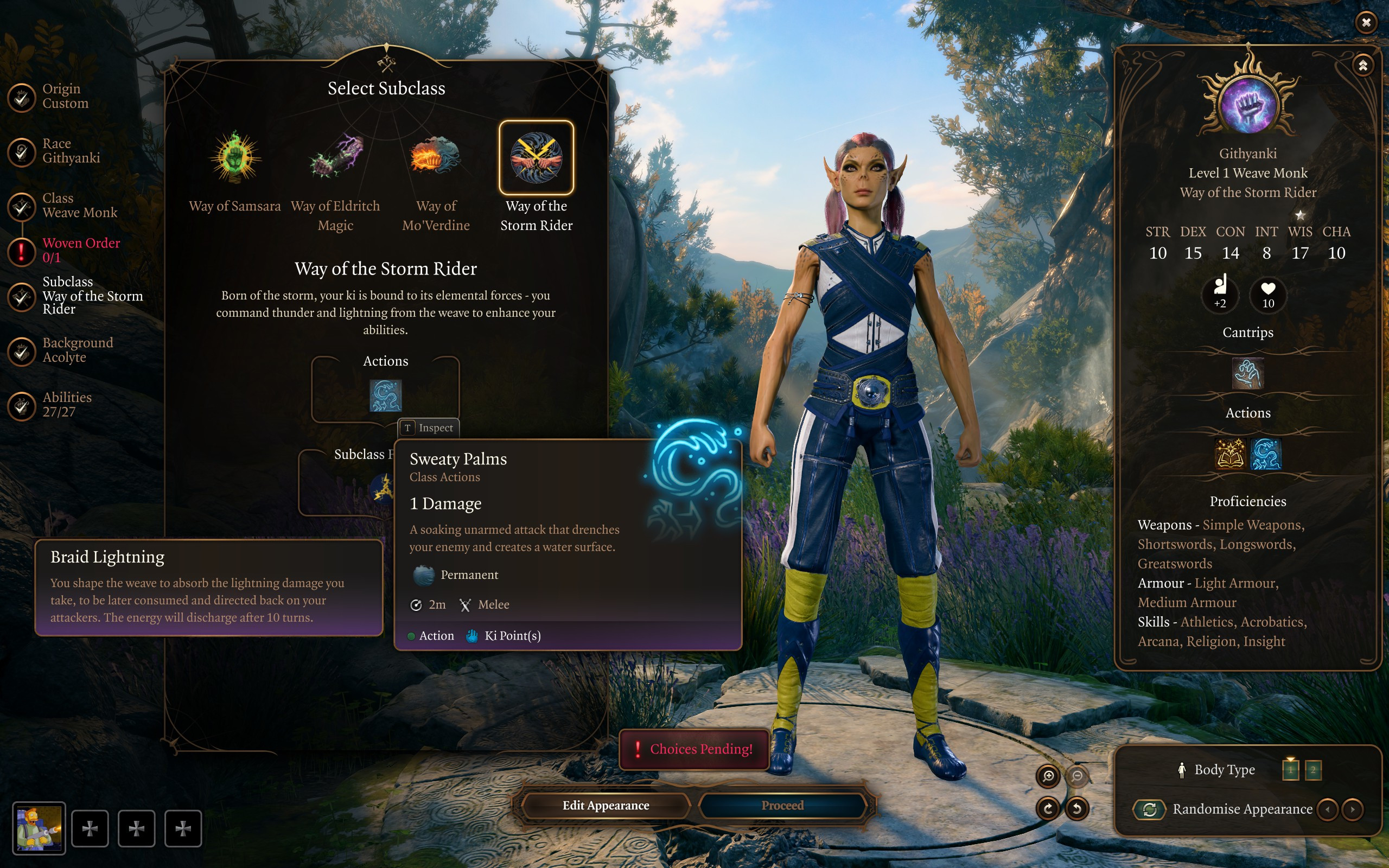The image size is (1389, 868).
Task: Close the character creation screen
Action: click(x=1366, y=22)
